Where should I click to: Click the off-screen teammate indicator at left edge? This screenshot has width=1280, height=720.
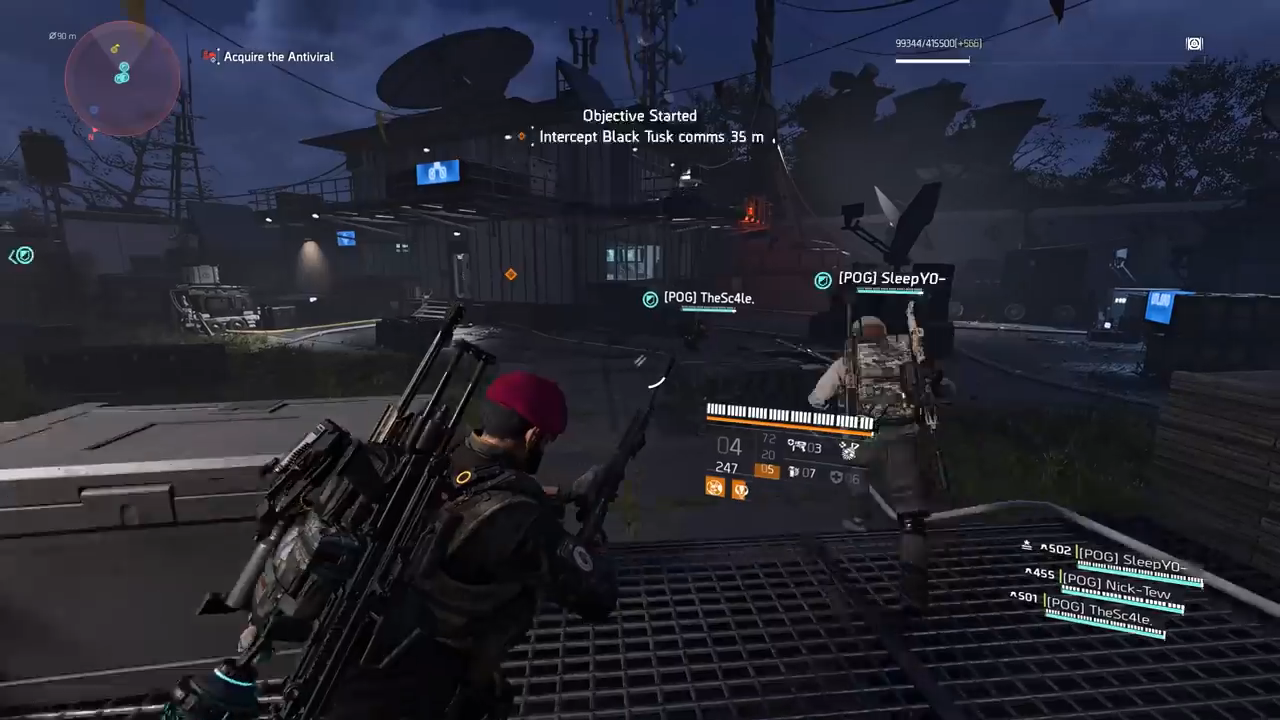[22, 256]
